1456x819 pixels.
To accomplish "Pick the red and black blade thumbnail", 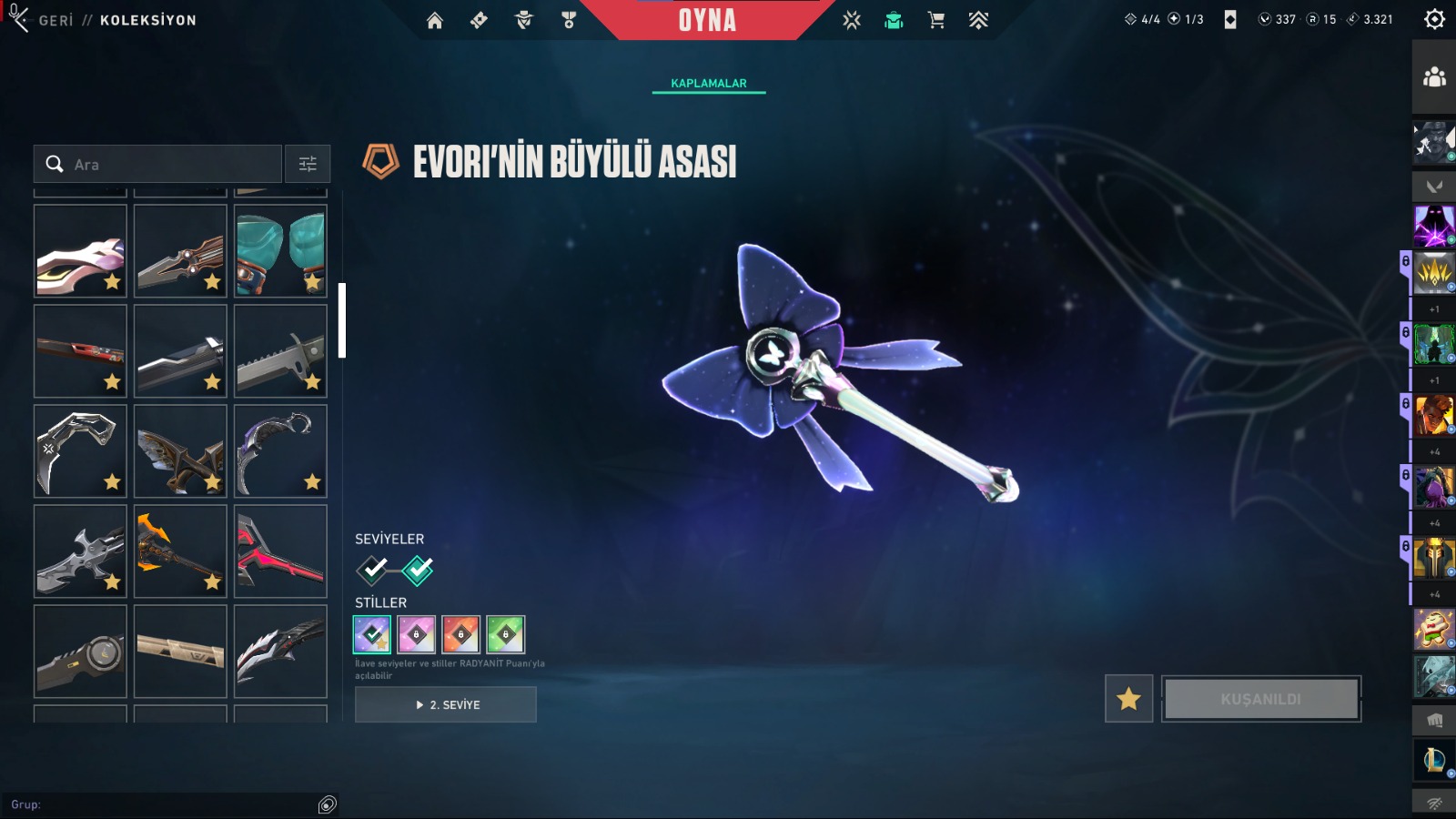I will 280,551.
